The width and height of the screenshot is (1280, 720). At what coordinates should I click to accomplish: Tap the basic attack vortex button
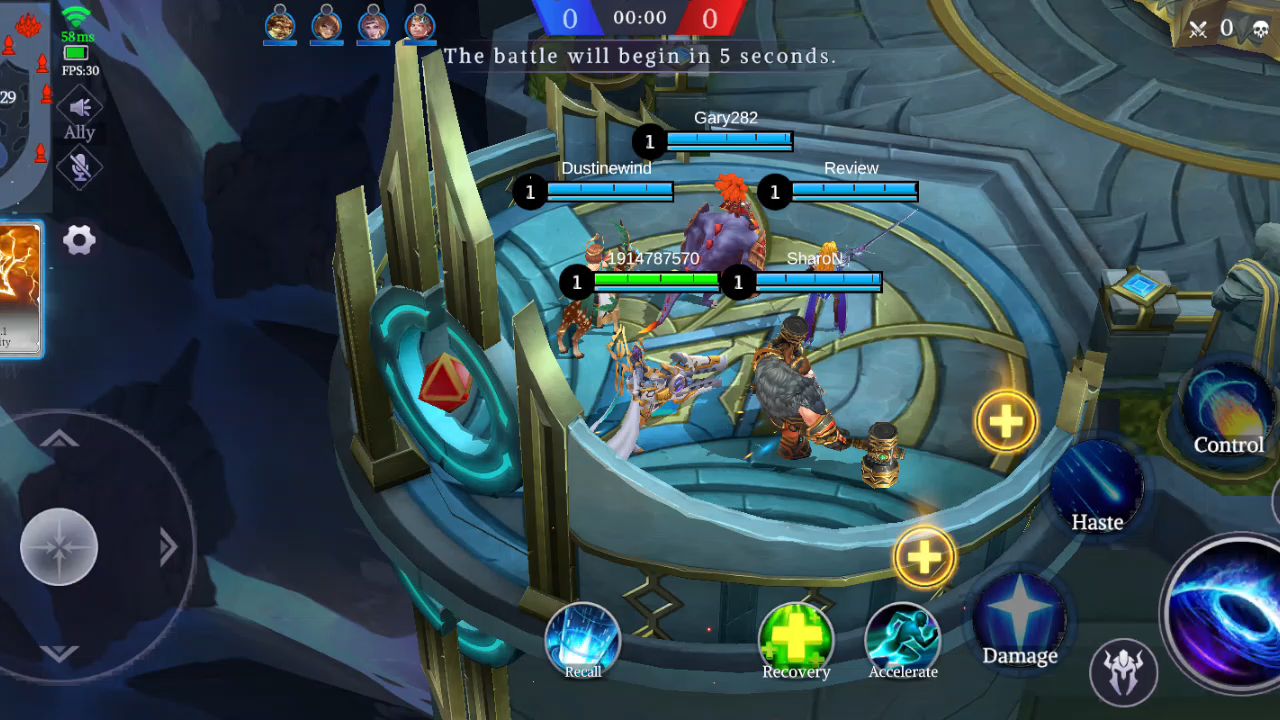(x=1230, y=612)
